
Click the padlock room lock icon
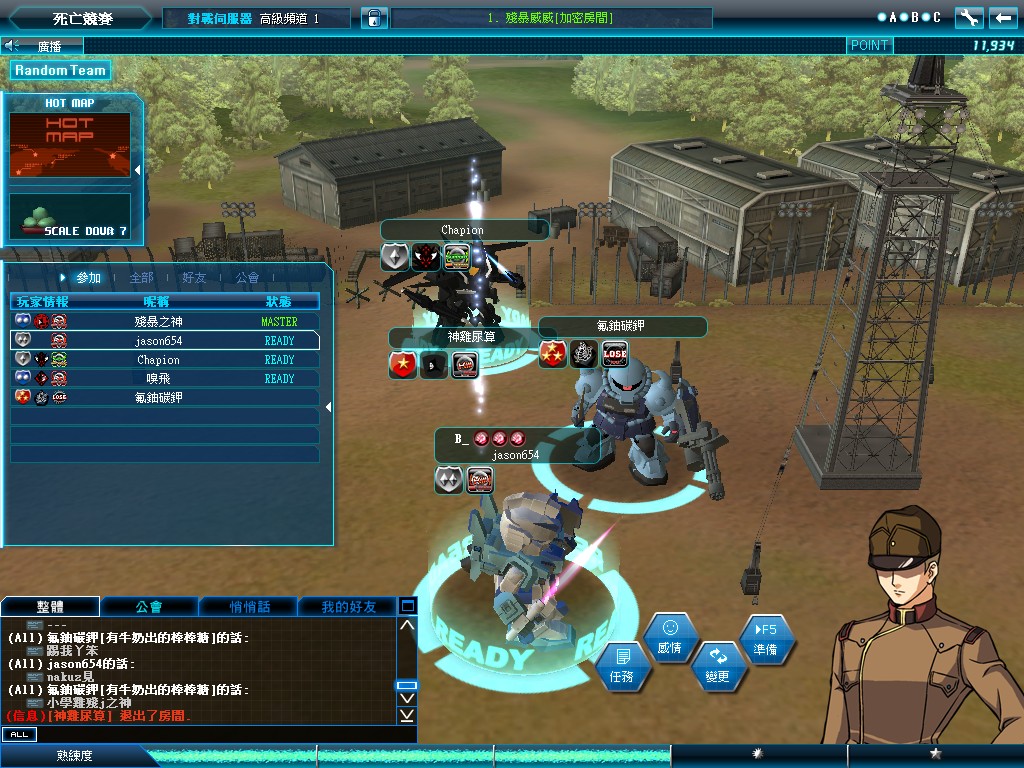(372, 18)
